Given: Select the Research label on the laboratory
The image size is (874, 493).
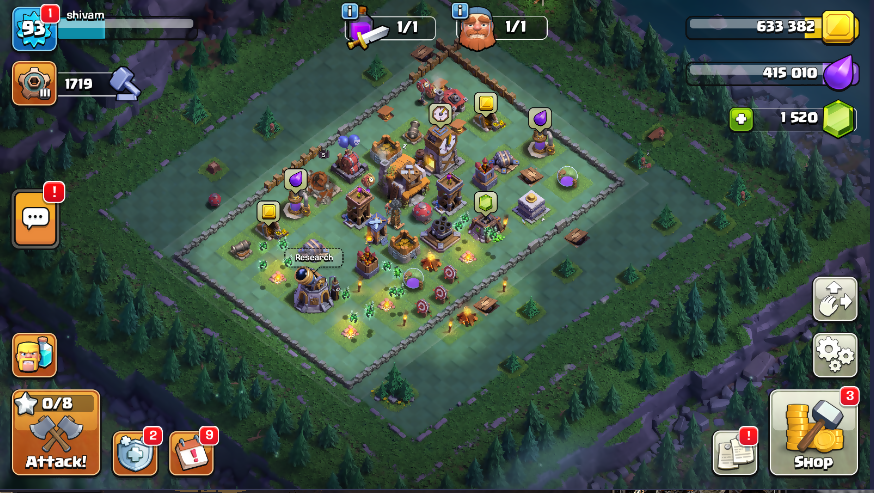Looking at the screenshot, I should pyautogui.click(x=313, y=257).
